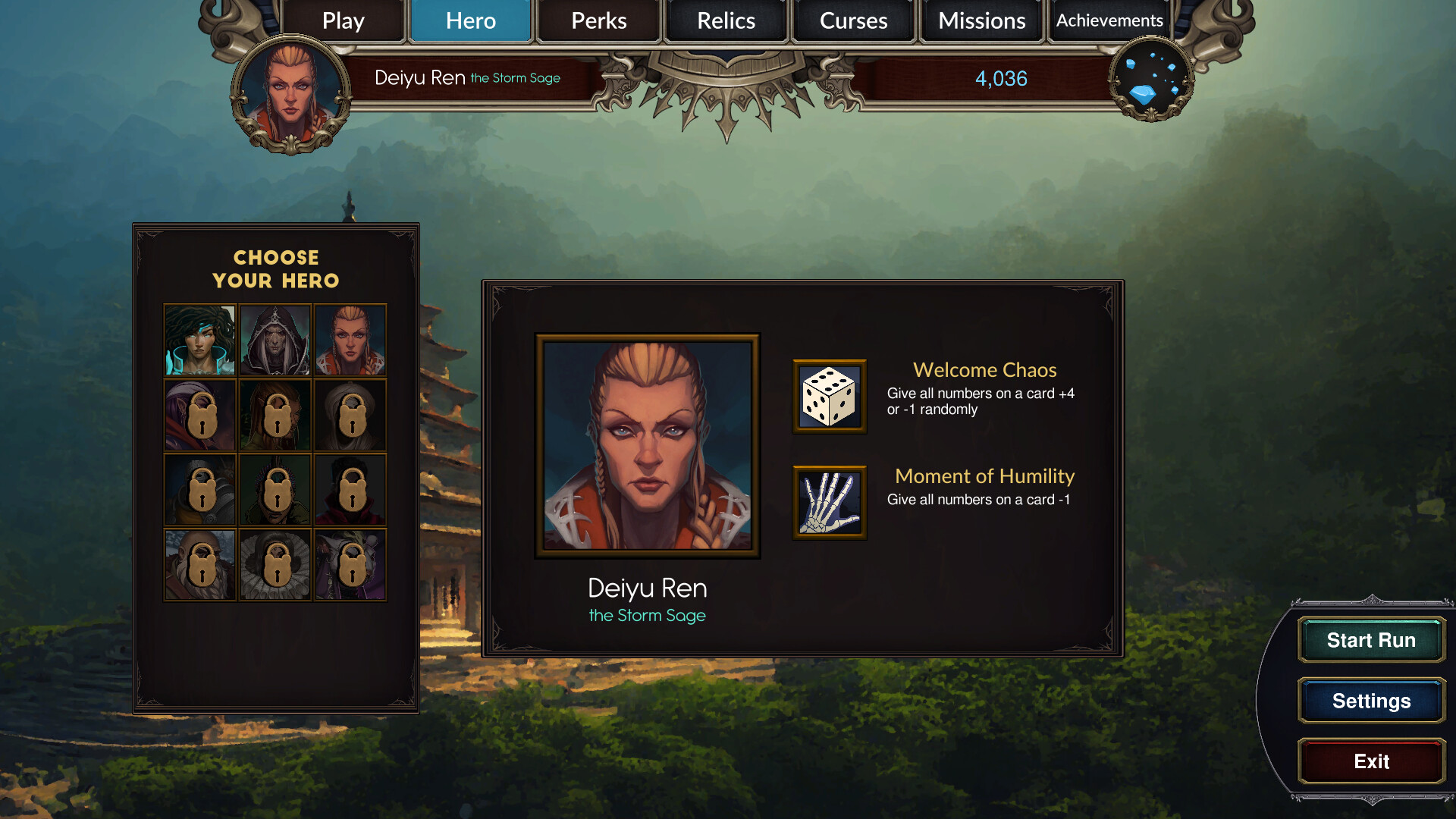
Task: Select the hooded hero in the top row
Action: click(275, 340)
